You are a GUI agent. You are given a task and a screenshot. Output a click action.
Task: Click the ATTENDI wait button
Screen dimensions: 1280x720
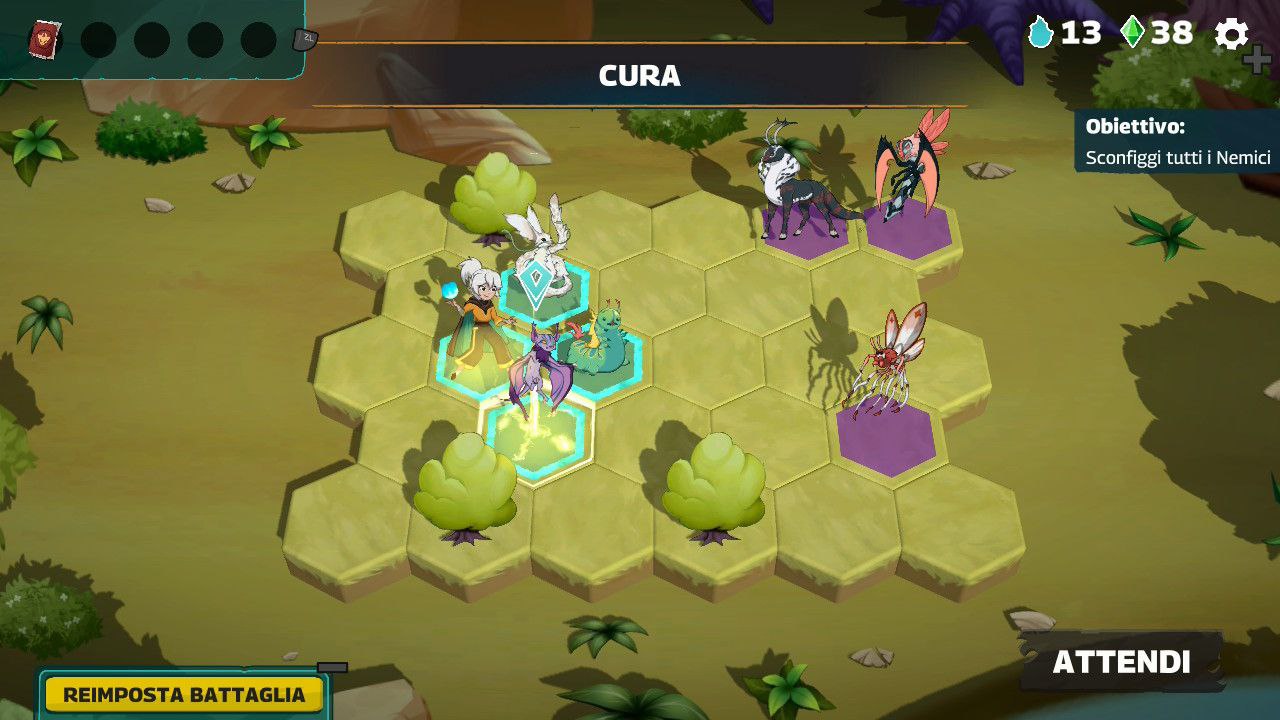(x=1121, y=662)
